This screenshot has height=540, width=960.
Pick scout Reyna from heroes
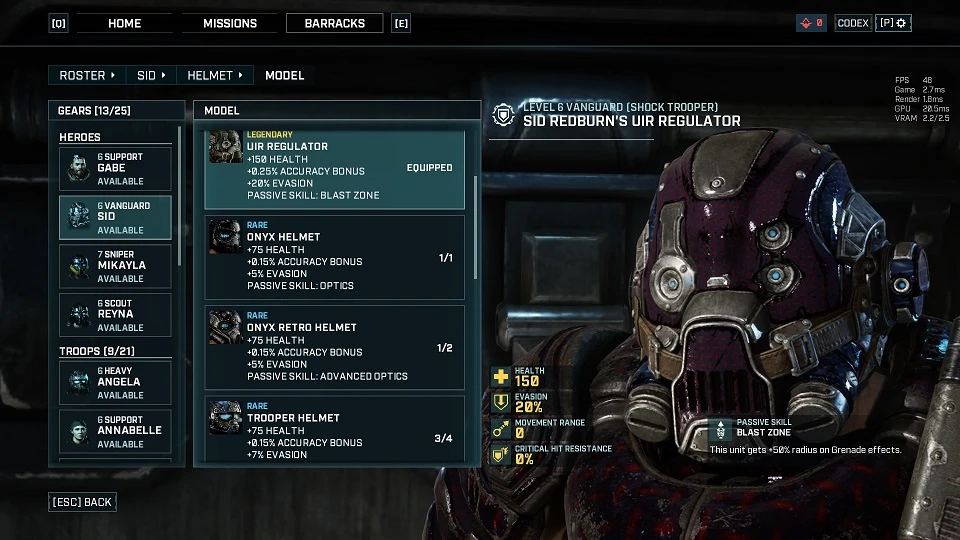click(x=115, y=315)
